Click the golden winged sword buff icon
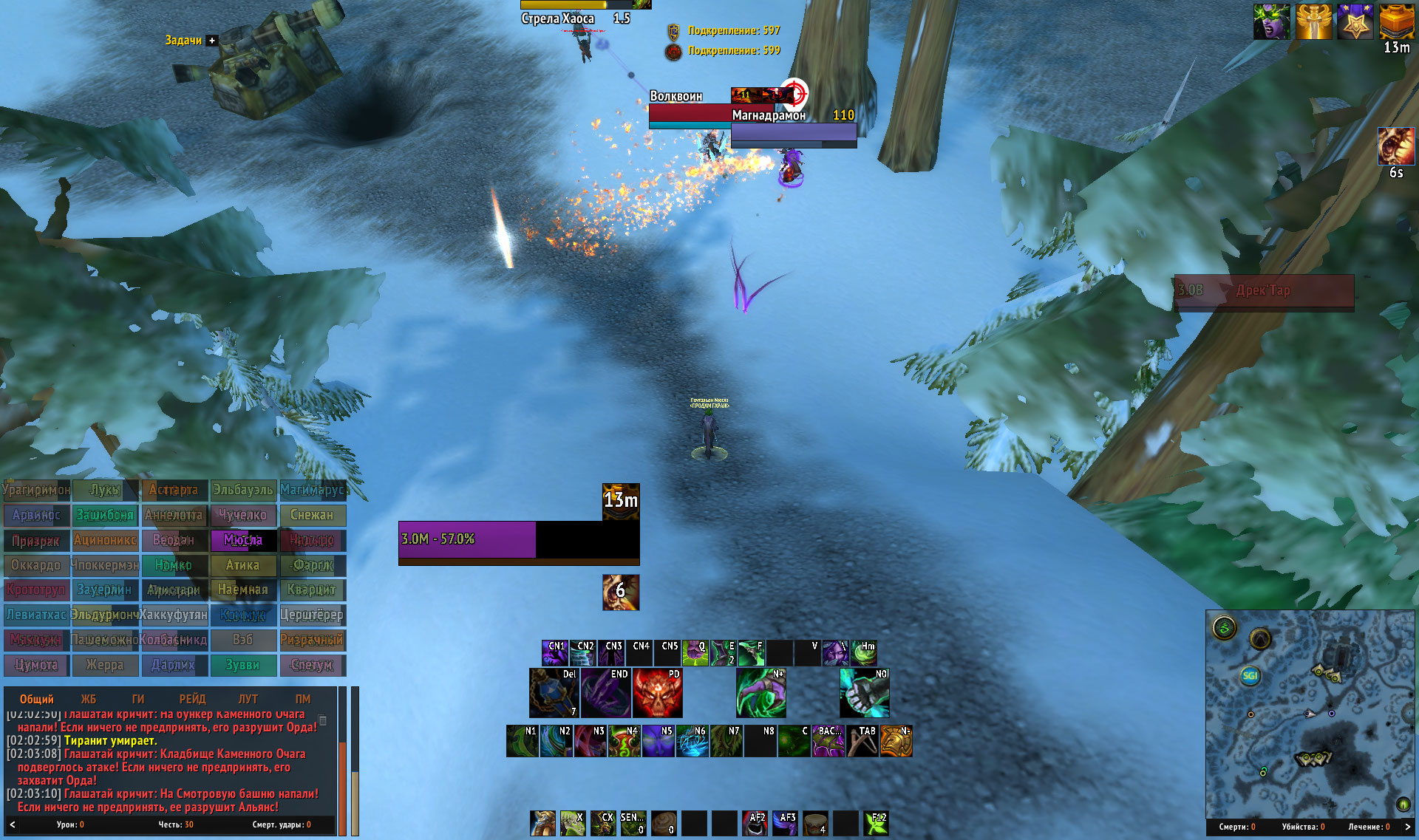Screen dimensions: 1419x840 click(x=1313, y=21)
